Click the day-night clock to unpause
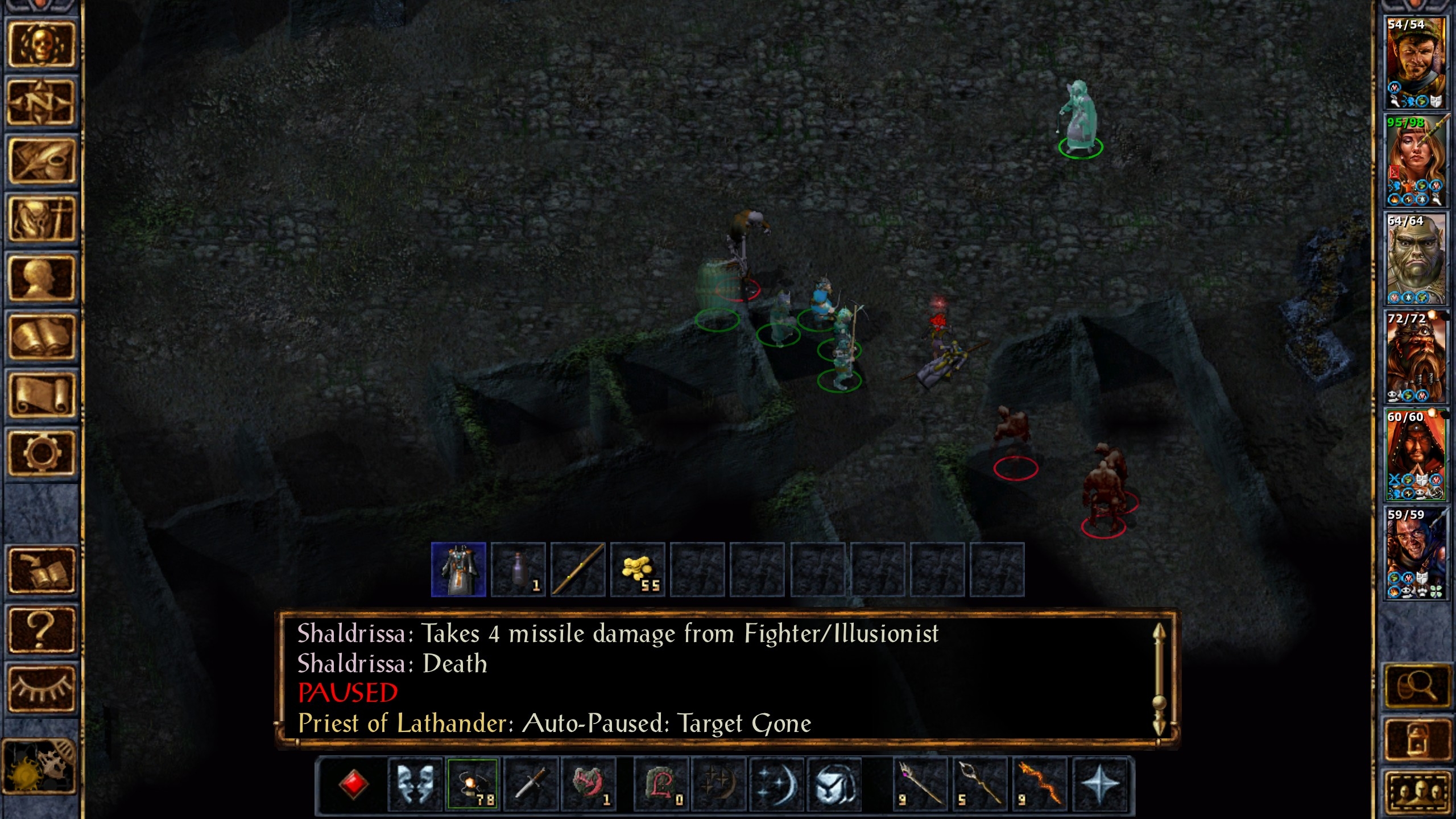The height and width of the screenshot is (819, 1456). (x=39, y=766)
